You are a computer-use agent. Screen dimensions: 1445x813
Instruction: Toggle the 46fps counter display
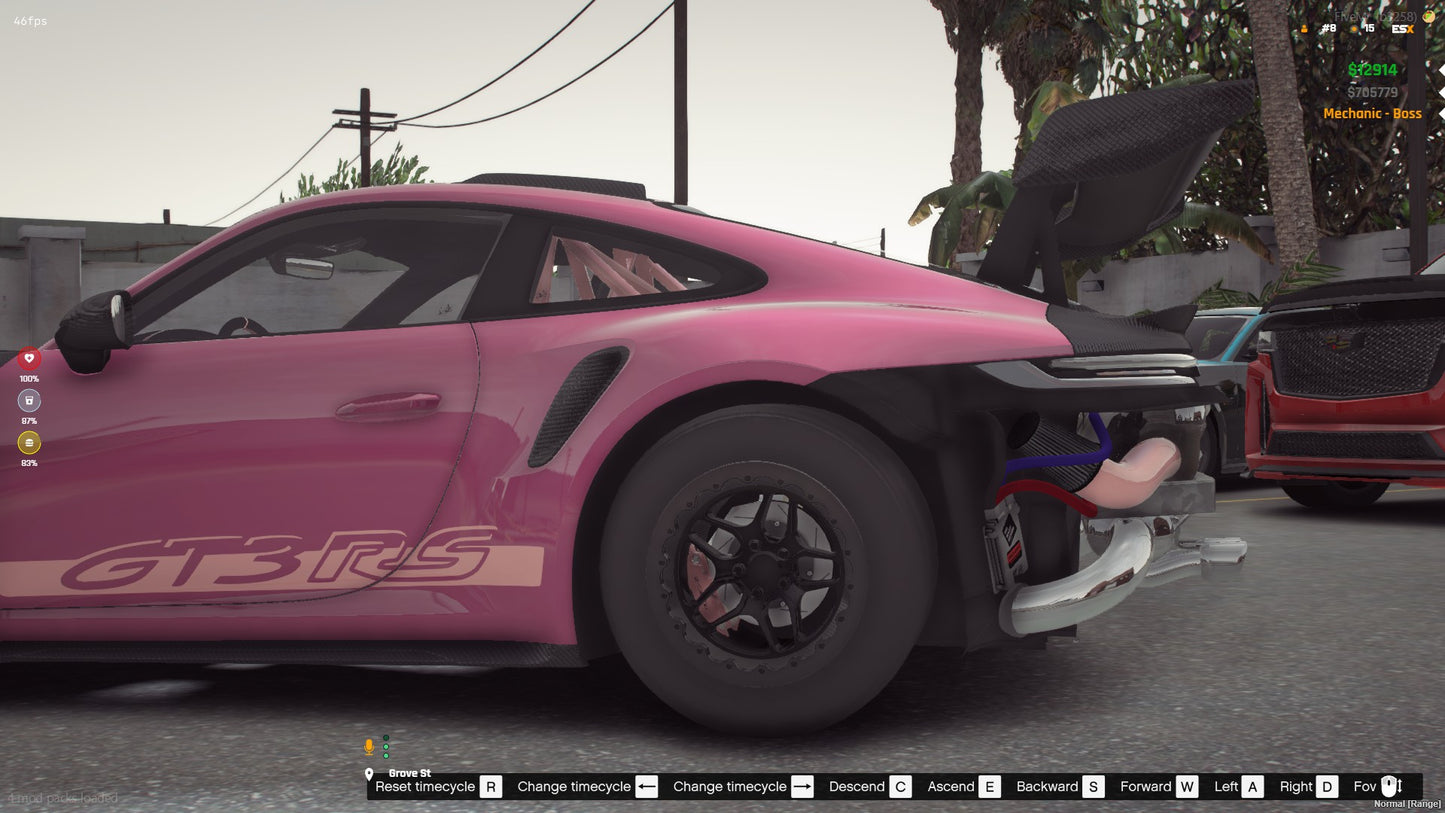coord(28,19)
